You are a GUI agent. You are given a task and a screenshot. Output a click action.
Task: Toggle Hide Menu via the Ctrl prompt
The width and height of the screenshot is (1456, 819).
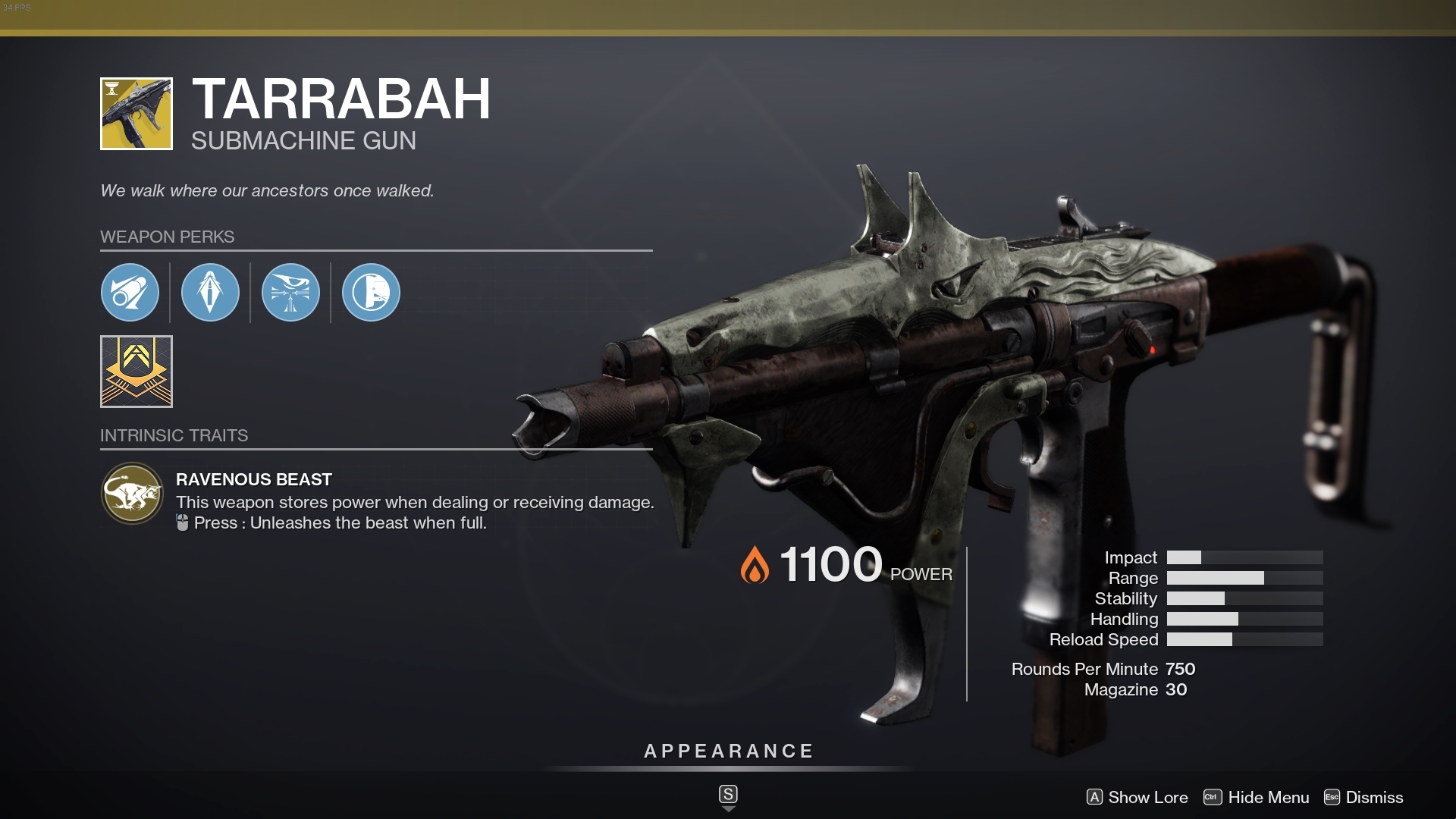point(1213,798)
